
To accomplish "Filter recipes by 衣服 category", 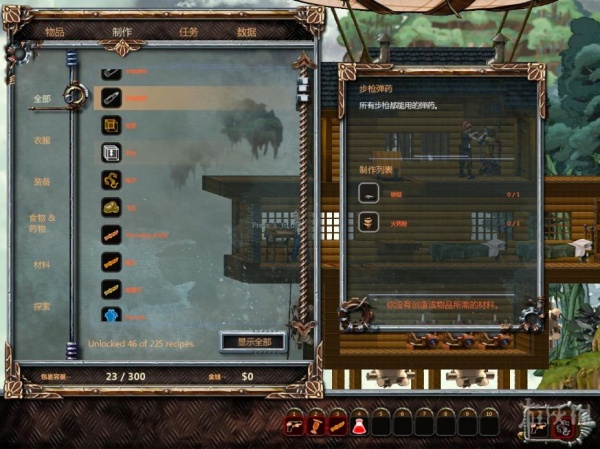I will tap(41, 140).
